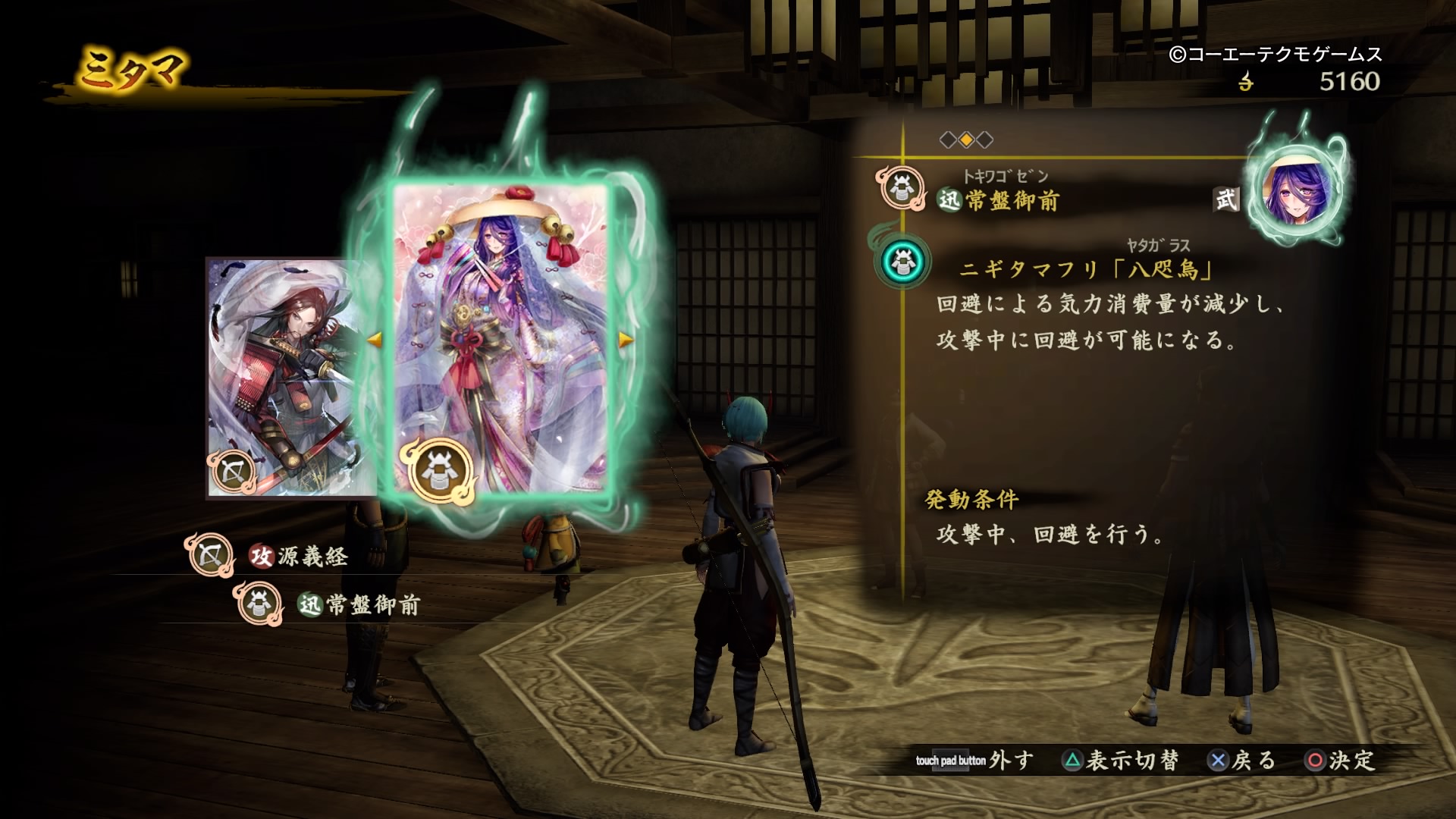This screenshot has height=819, width=1456.
Task: Open the ミタマ title banner
Action: (130, 69)
